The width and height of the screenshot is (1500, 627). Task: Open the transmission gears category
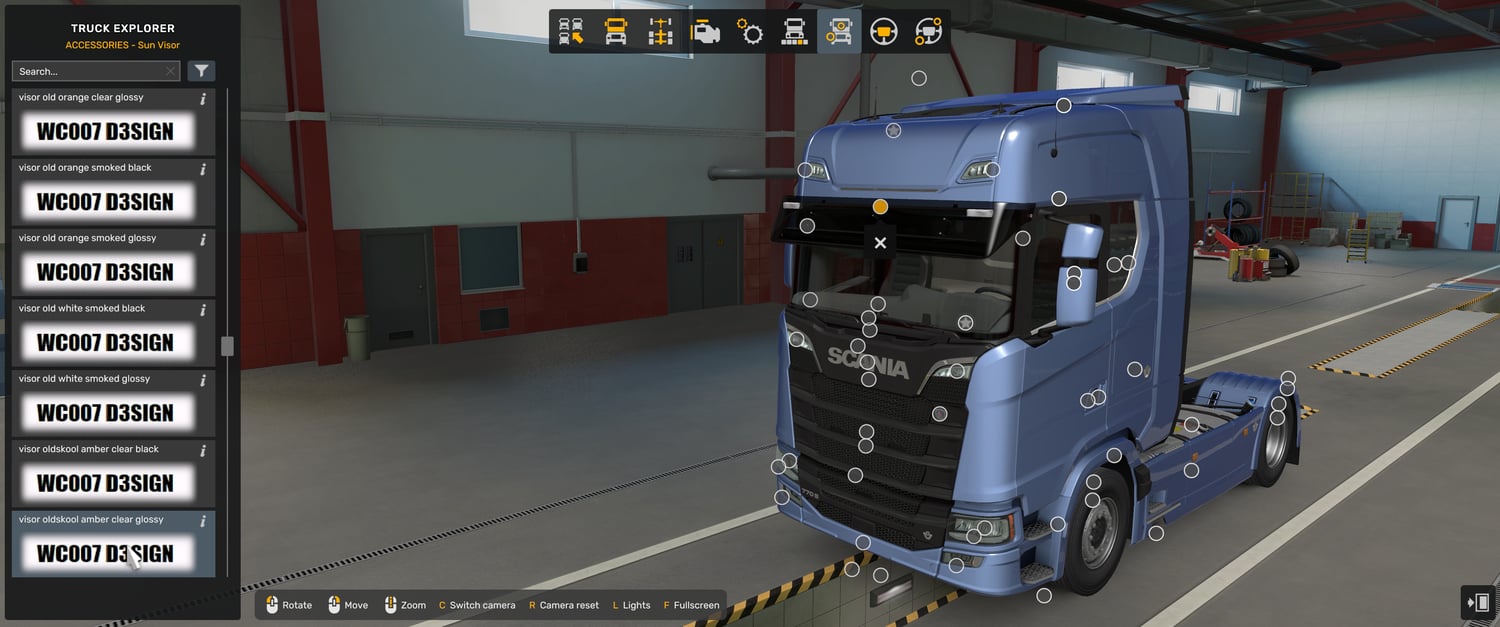pyautogui.click(x=750, y=32)
